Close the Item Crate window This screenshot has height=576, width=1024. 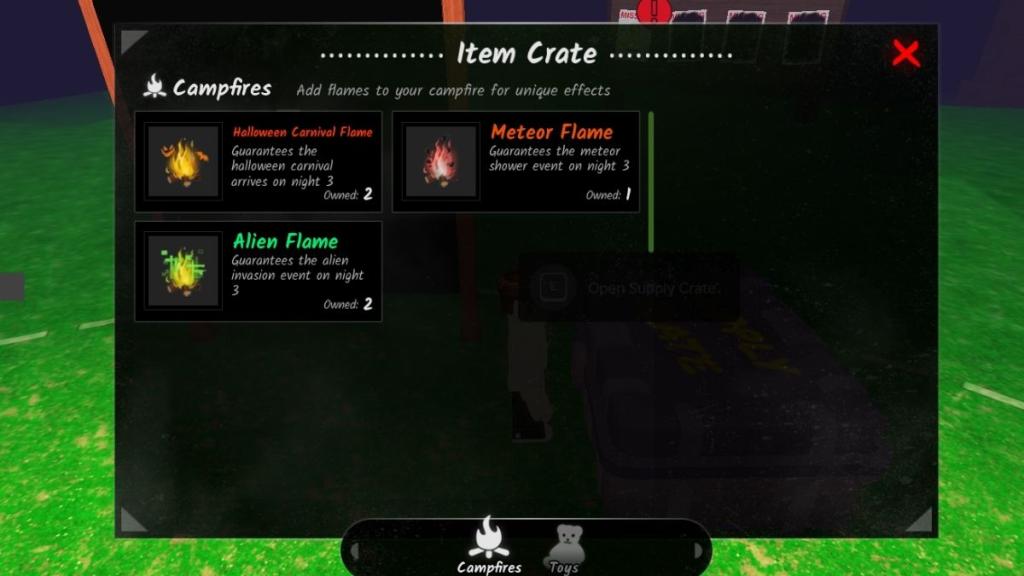click(x=905, y=54)
